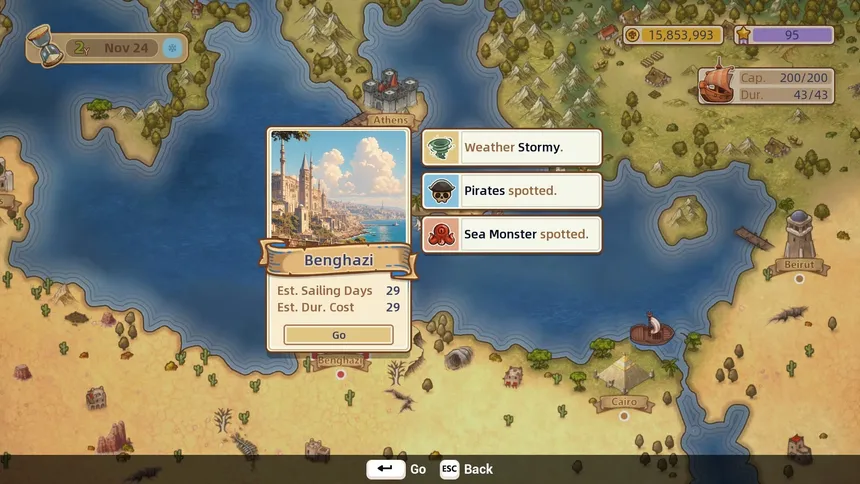Open the Benghazi city picture
This screenshot has width=860, height=484.
pos(338,187)
